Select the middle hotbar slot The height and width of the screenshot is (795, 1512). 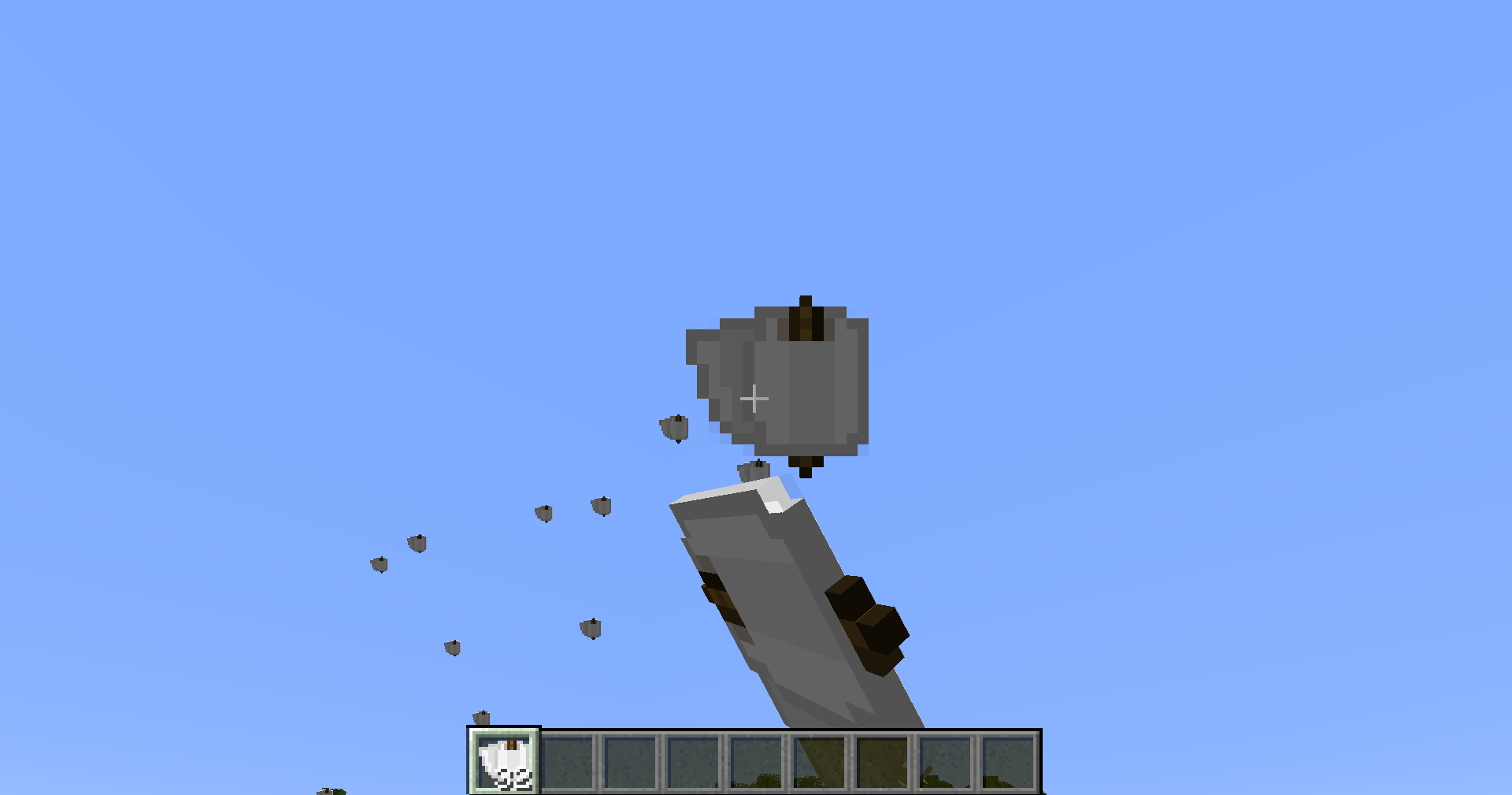pyautogui.click(x=756, y=760)
